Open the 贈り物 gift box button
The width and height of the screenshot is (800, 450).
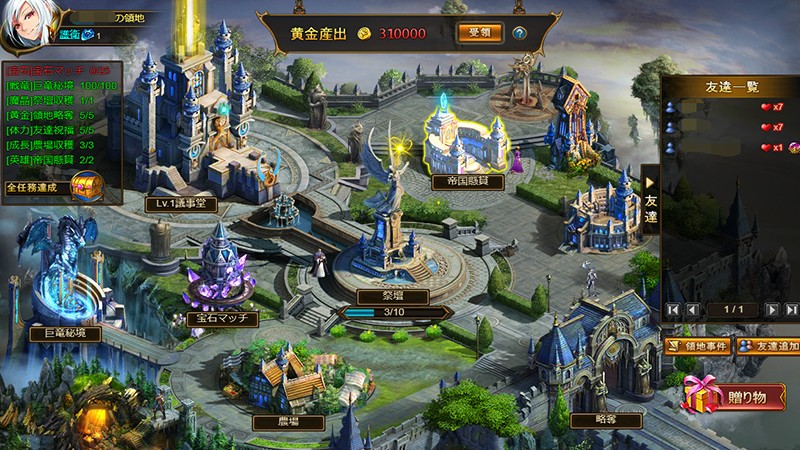click(x=733, y=396)
